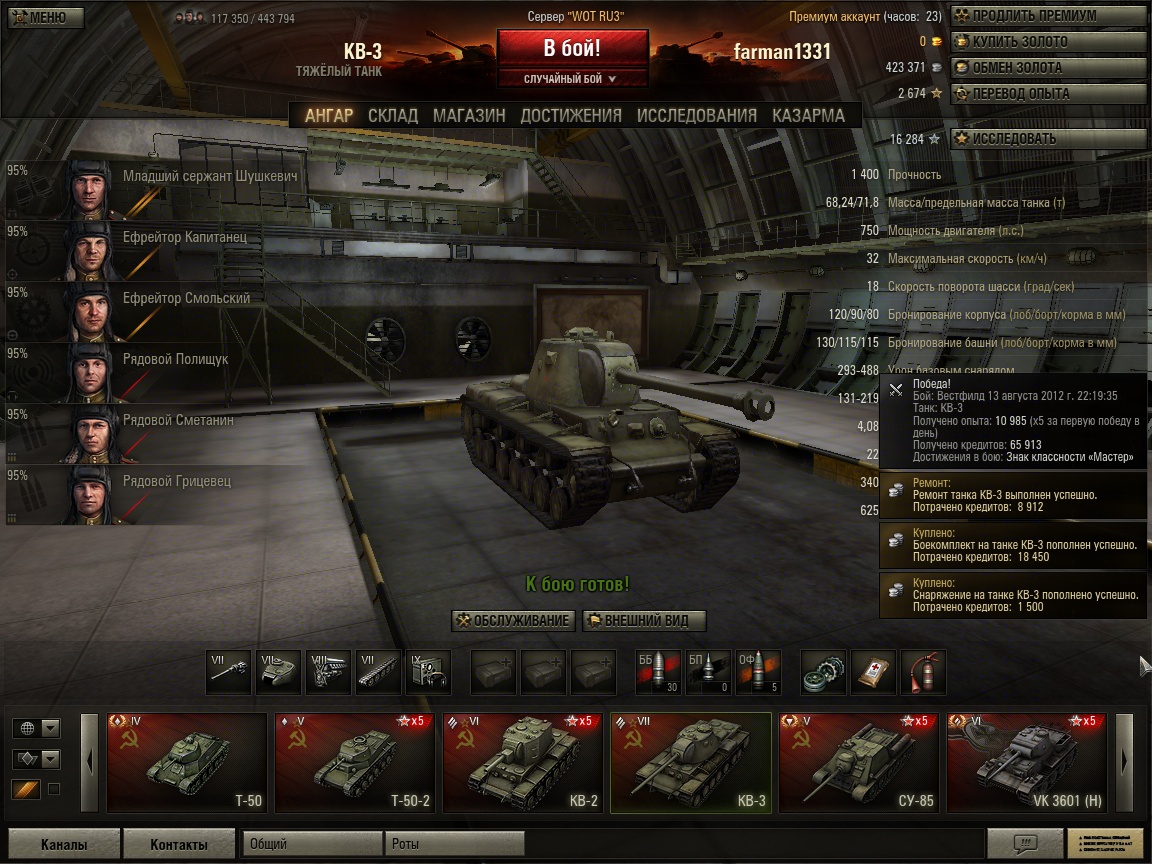Image resolution: width=1152 pixels, height=864 pixels.
Task: Open the Контакты list
Action: point(179,844)
